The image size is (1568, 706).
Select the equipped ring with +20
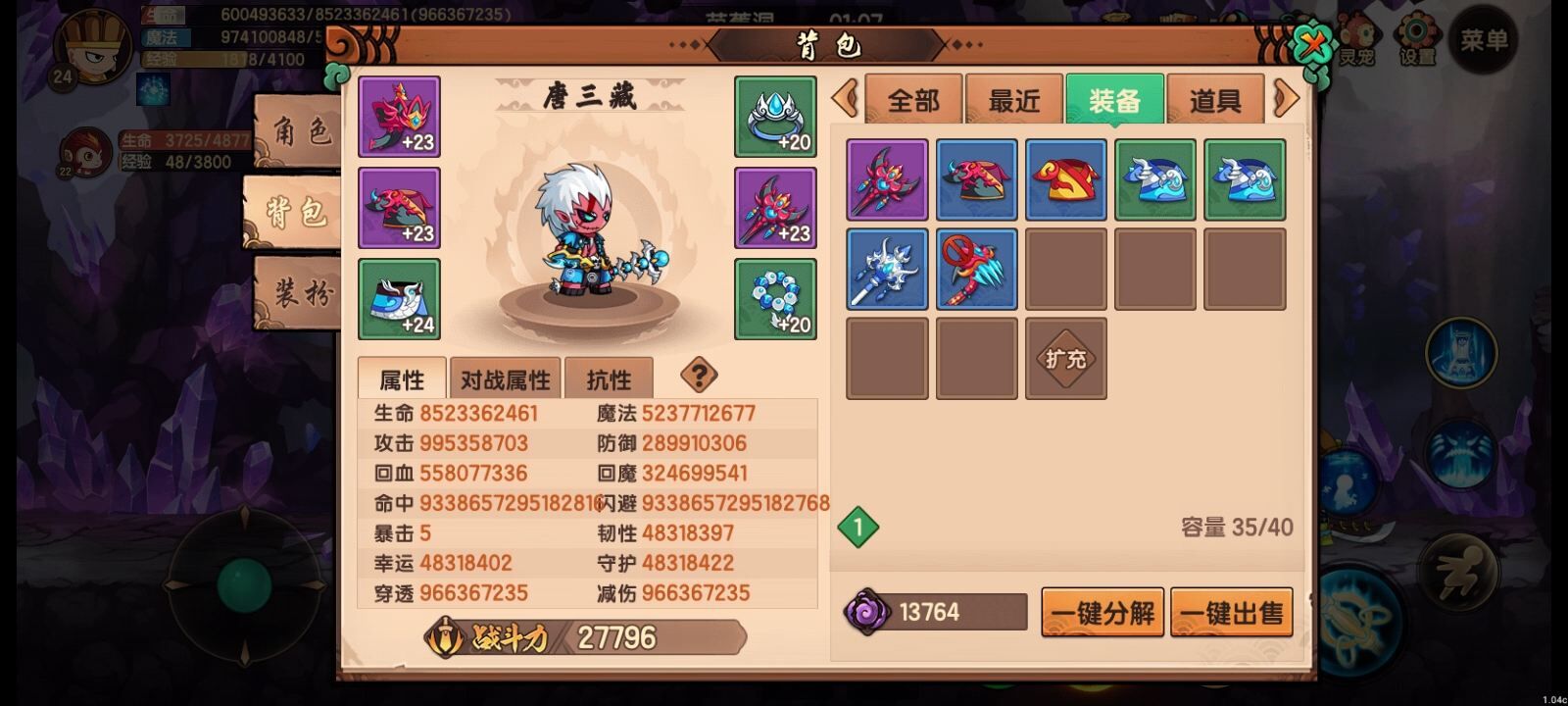tap(775, 117)
